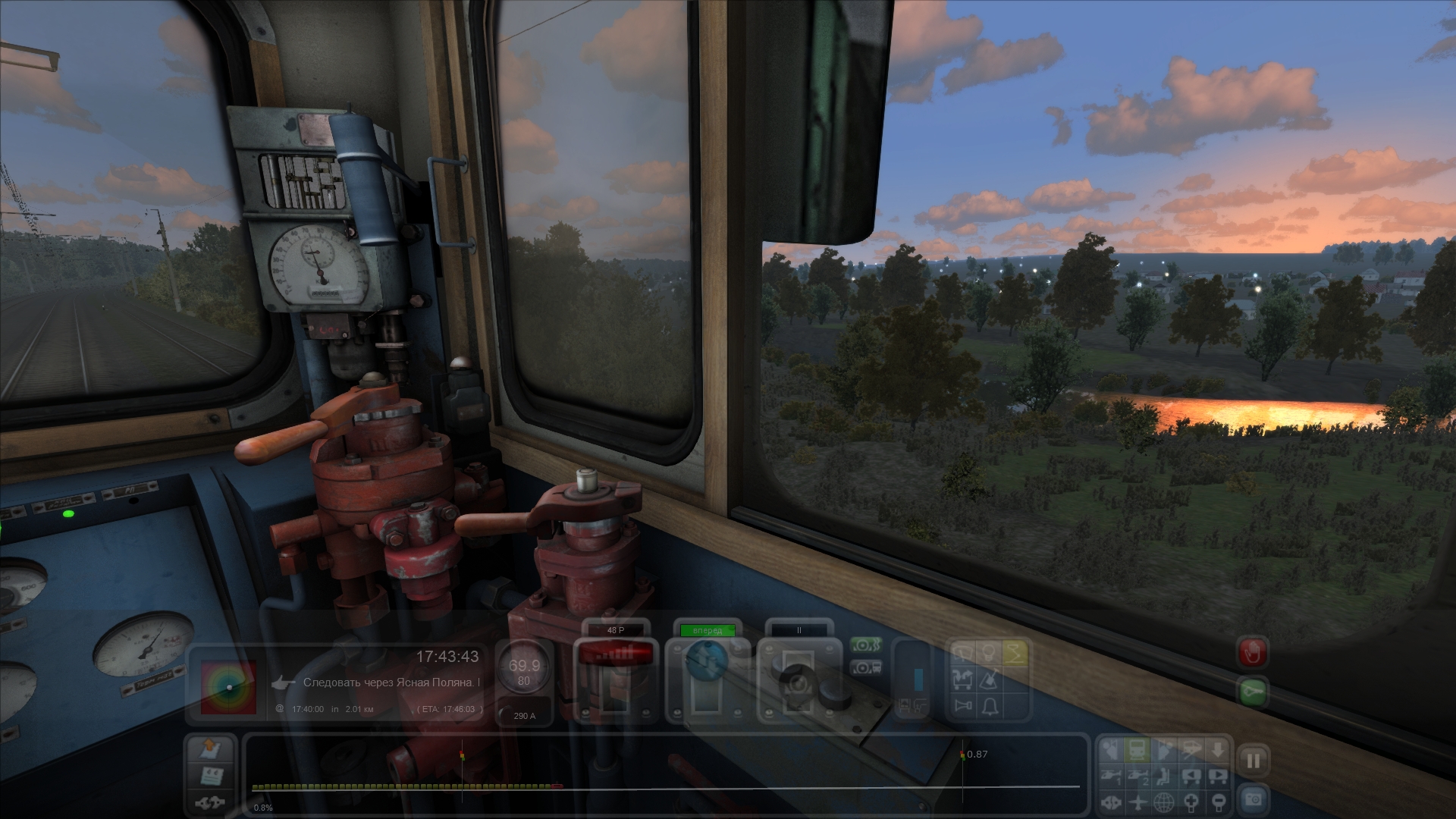The width and height of the screenshot is (1456, 819).
Task: Sound the horn icon
Action: click(x=963, y=707)
